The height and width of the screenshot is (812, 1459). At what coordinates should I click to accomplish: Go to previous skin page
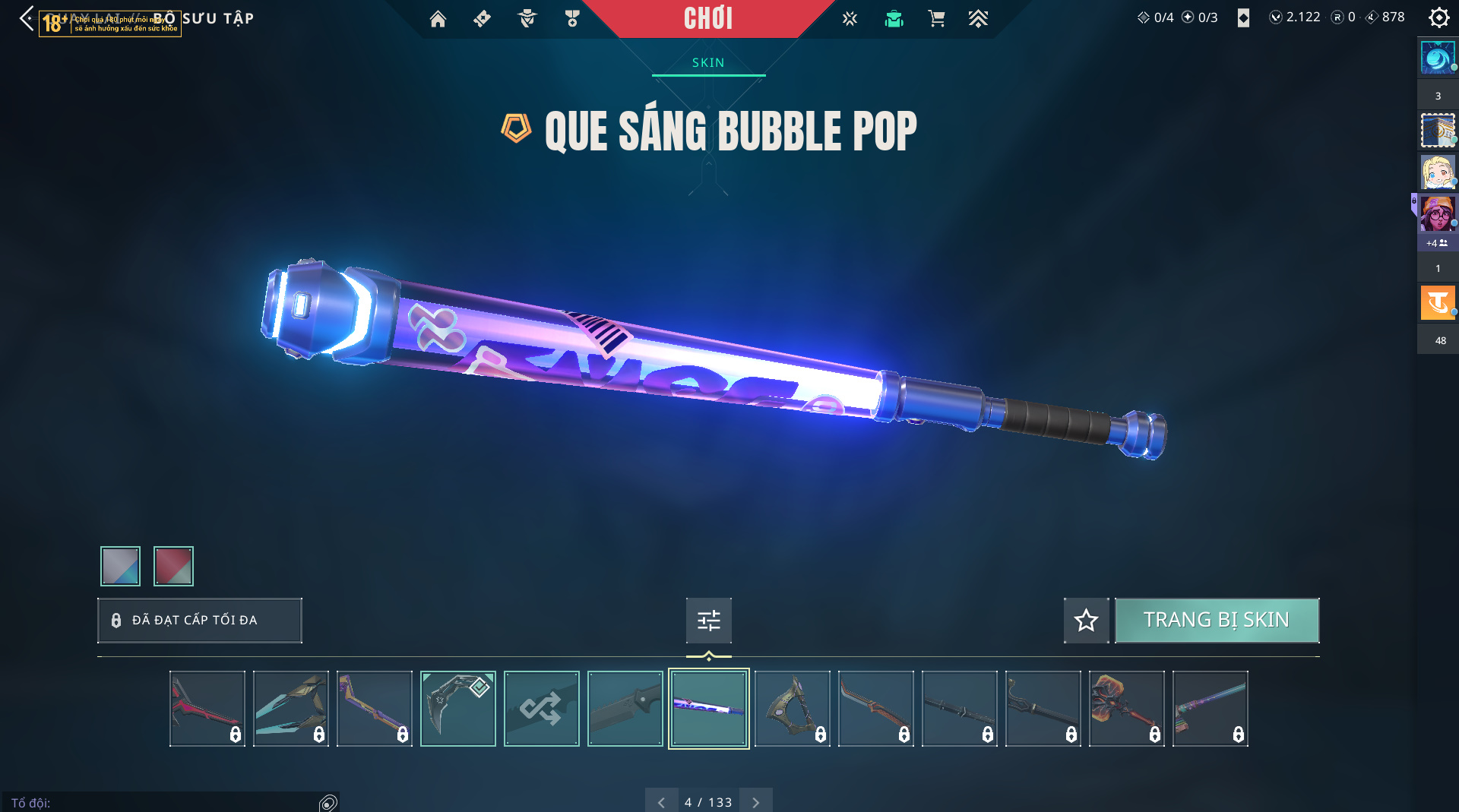[x=661, y=802]
